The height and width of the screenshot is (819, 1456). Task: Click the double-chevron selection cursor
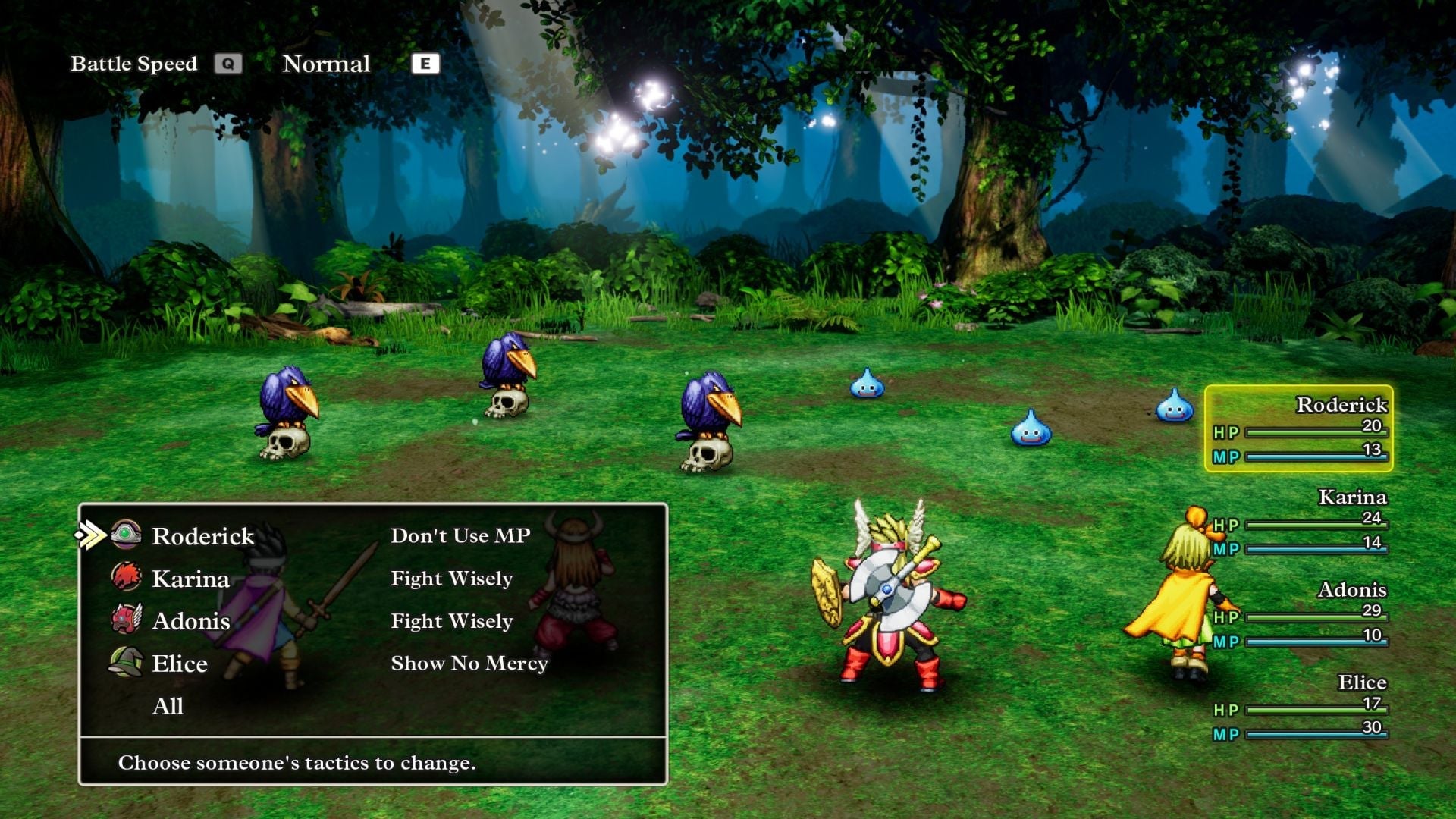92,535
